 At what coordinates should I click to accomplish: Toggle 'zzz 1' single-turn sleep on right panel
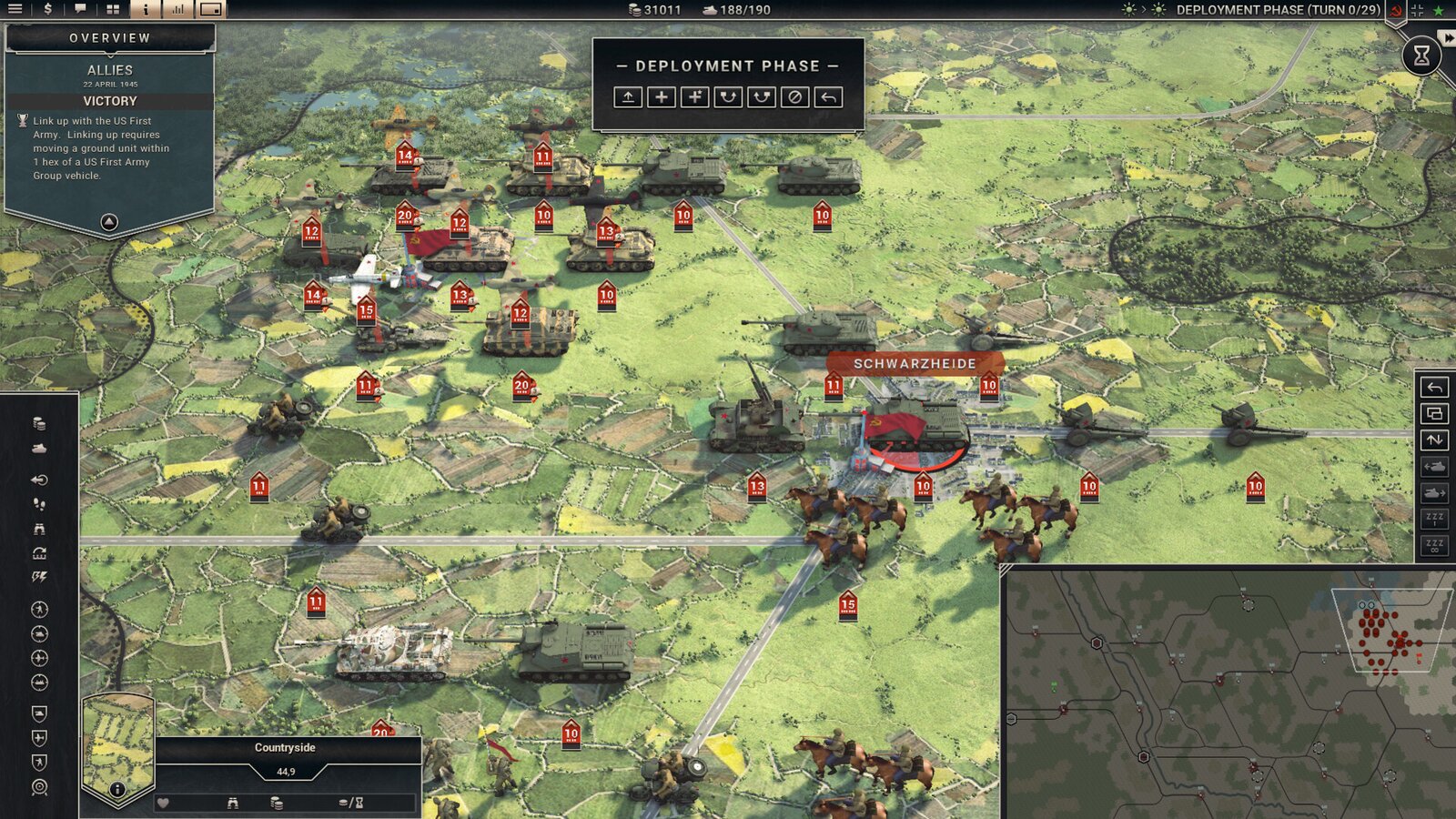click(1434, 521)
